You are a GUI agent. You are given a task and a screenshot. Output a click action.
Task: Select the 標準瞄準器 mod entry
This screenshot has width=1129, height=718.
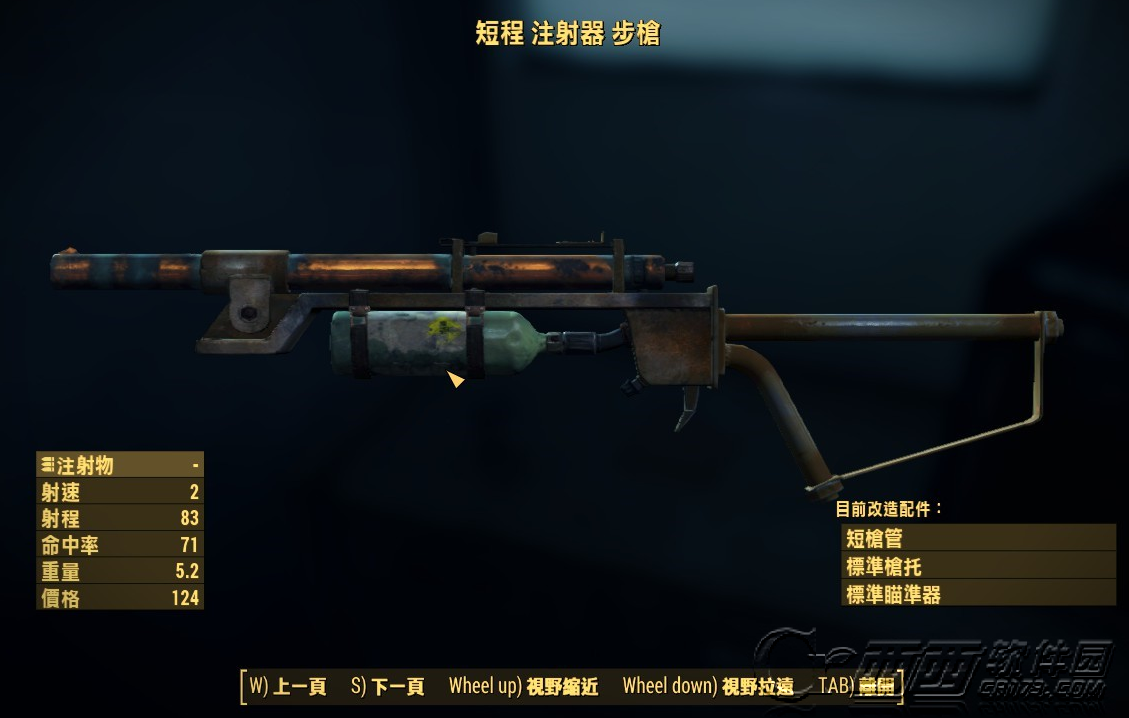point(977,593)
